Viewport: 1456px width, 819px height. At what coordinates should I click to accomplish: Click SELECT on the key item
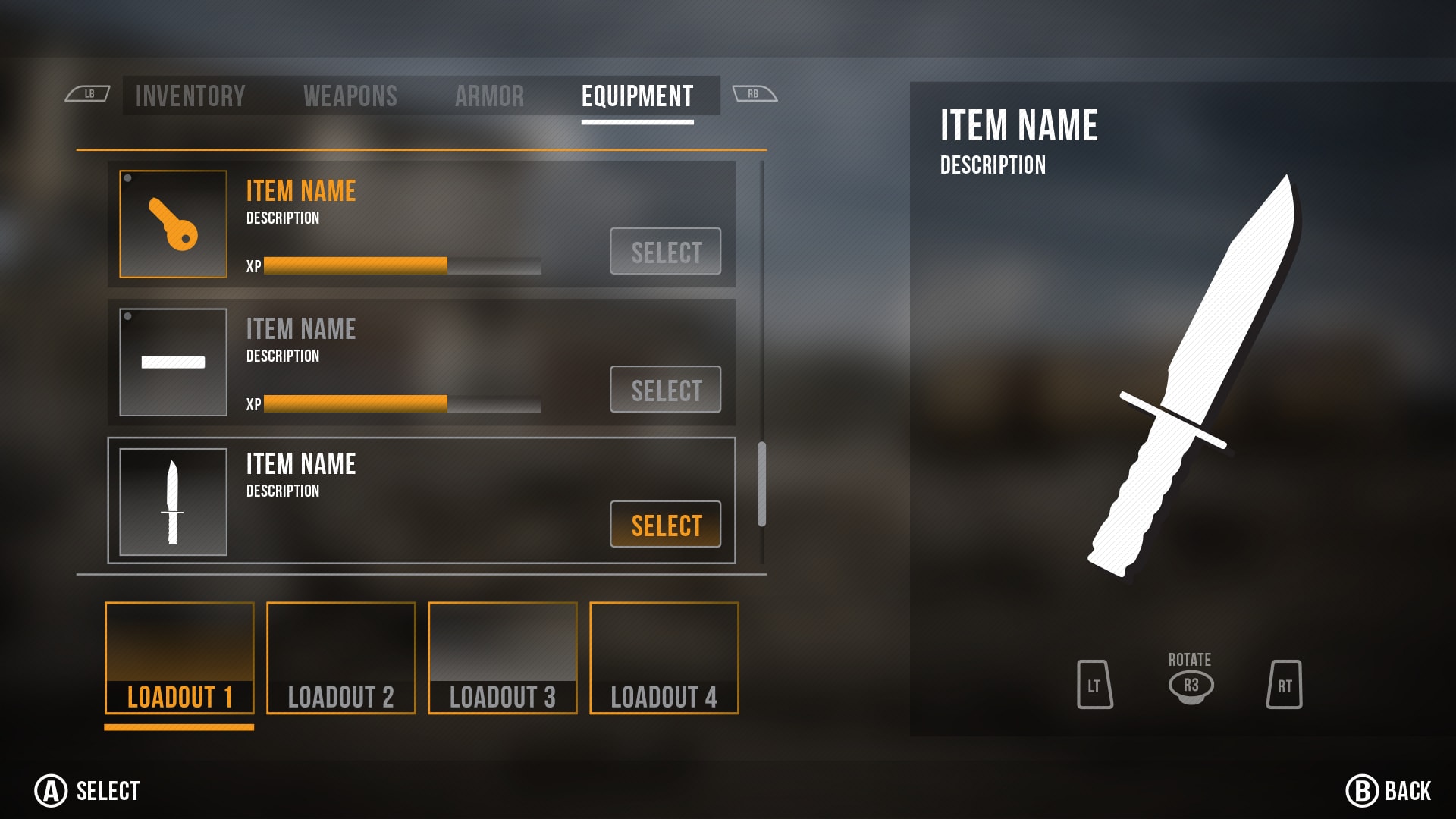(x=664, y=252)
